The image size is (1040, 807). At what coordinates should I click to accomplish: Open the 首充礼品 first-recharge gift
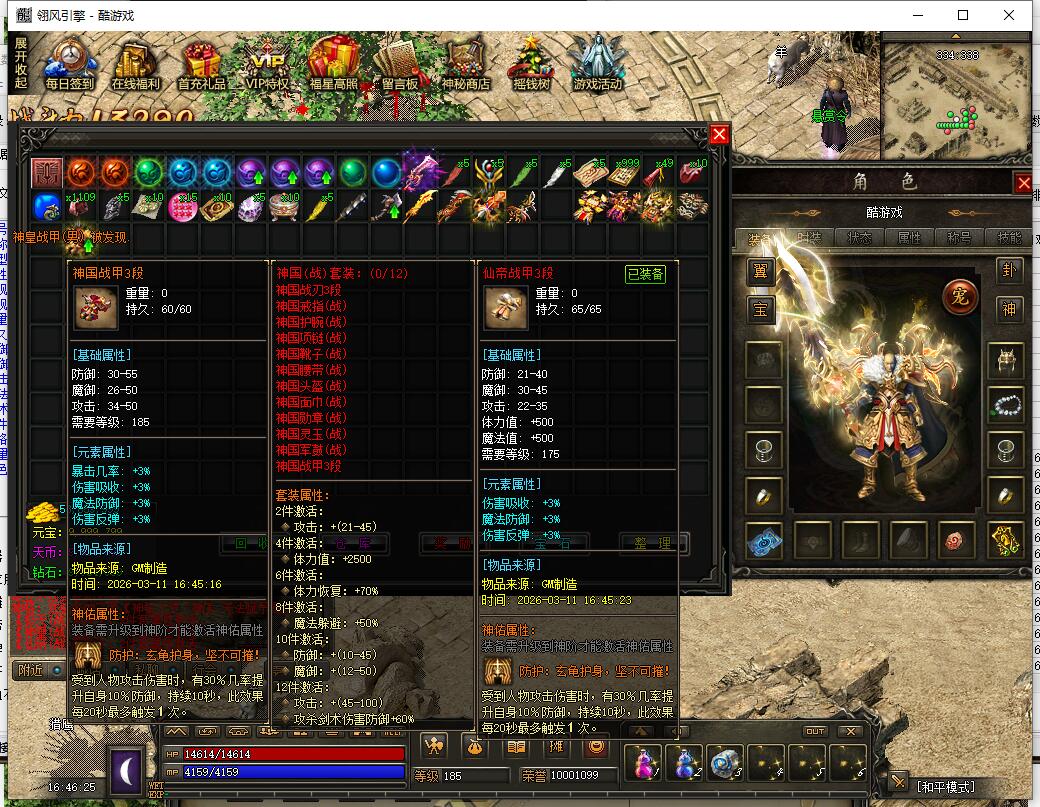point(202,64)
